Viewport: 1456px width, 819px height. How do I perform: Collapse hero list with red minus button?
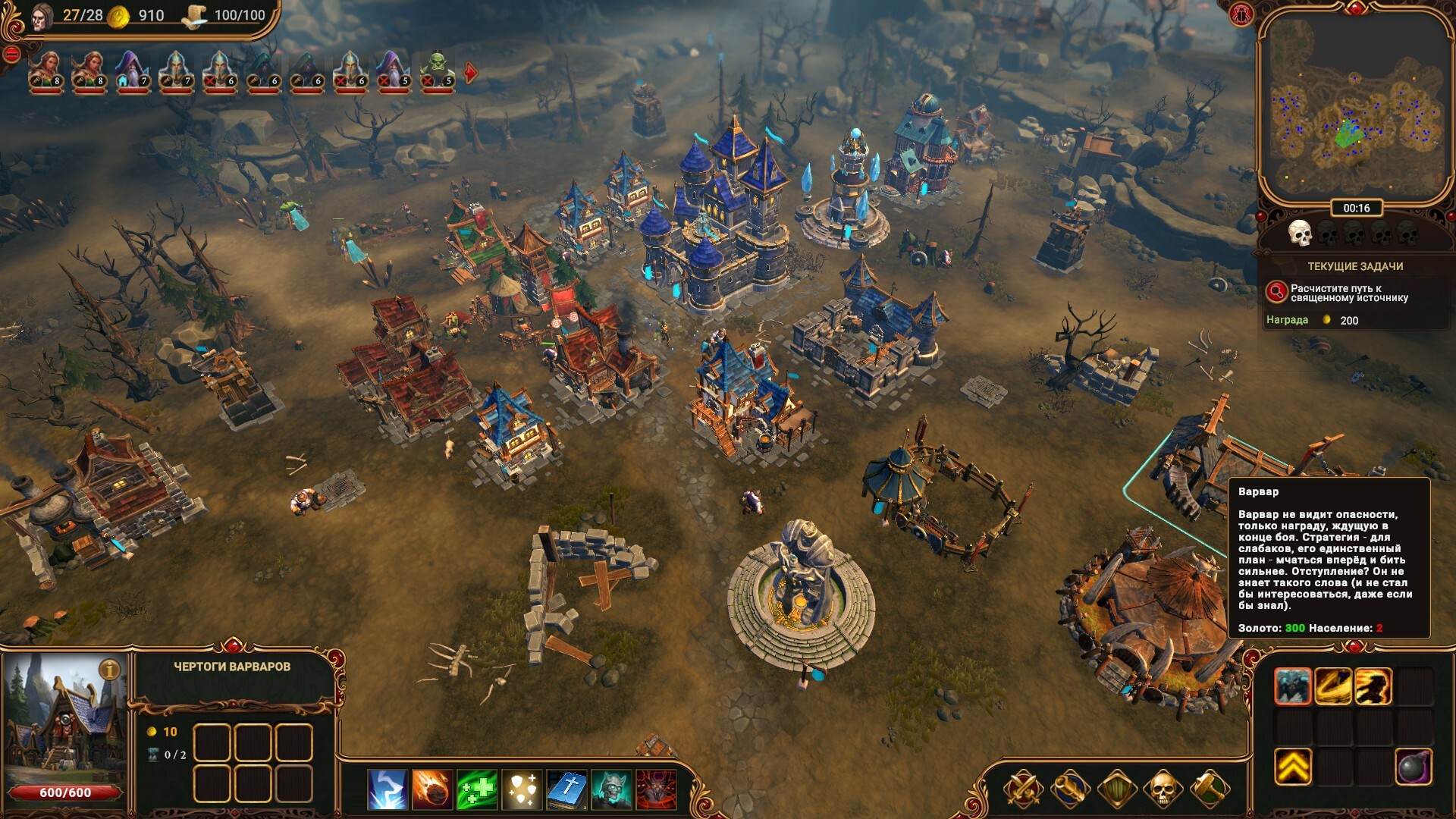[x=11, y=54]
